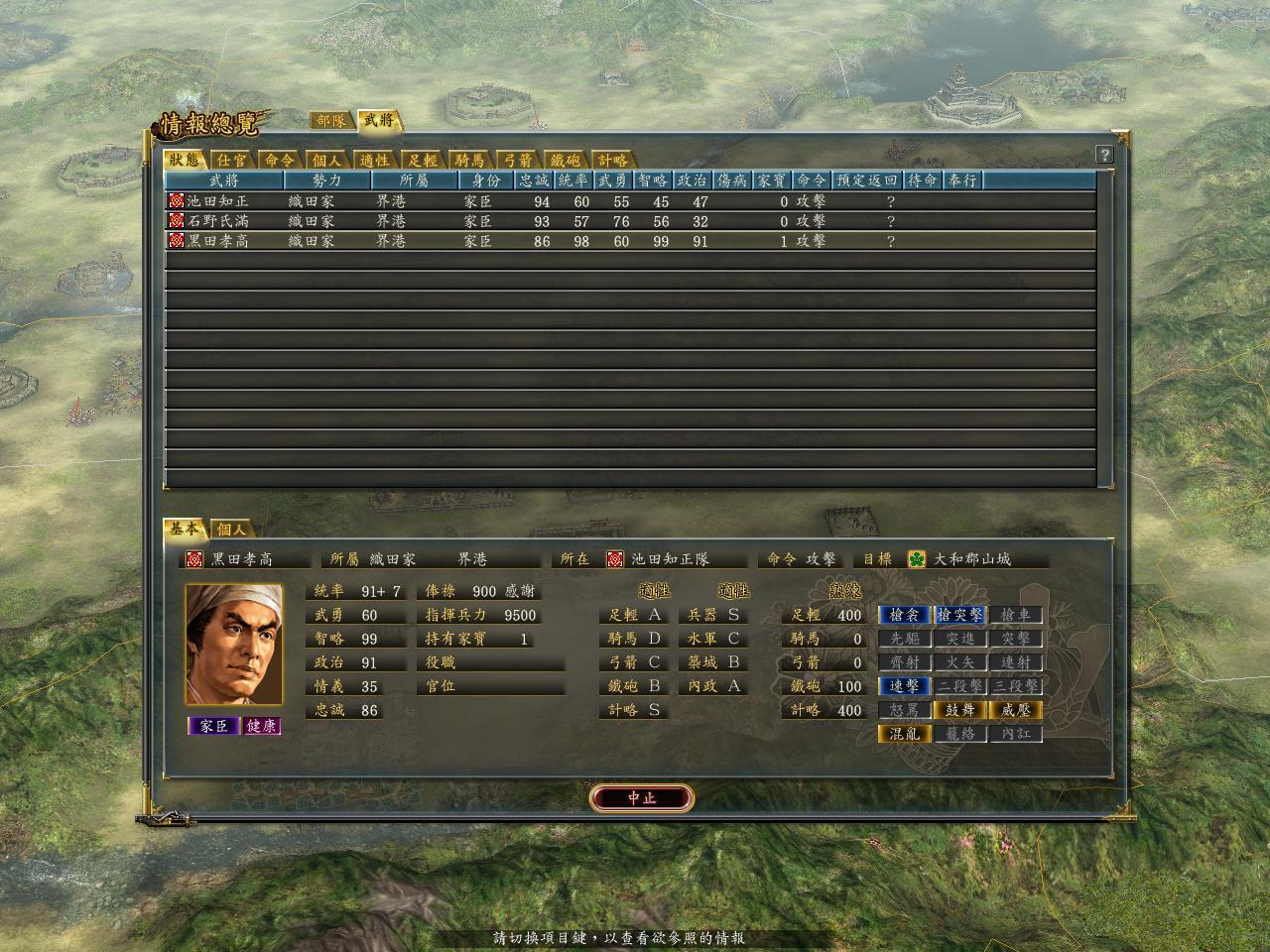
Task: Select the 弓箭 sub-tab
Action: coord(518,161)
